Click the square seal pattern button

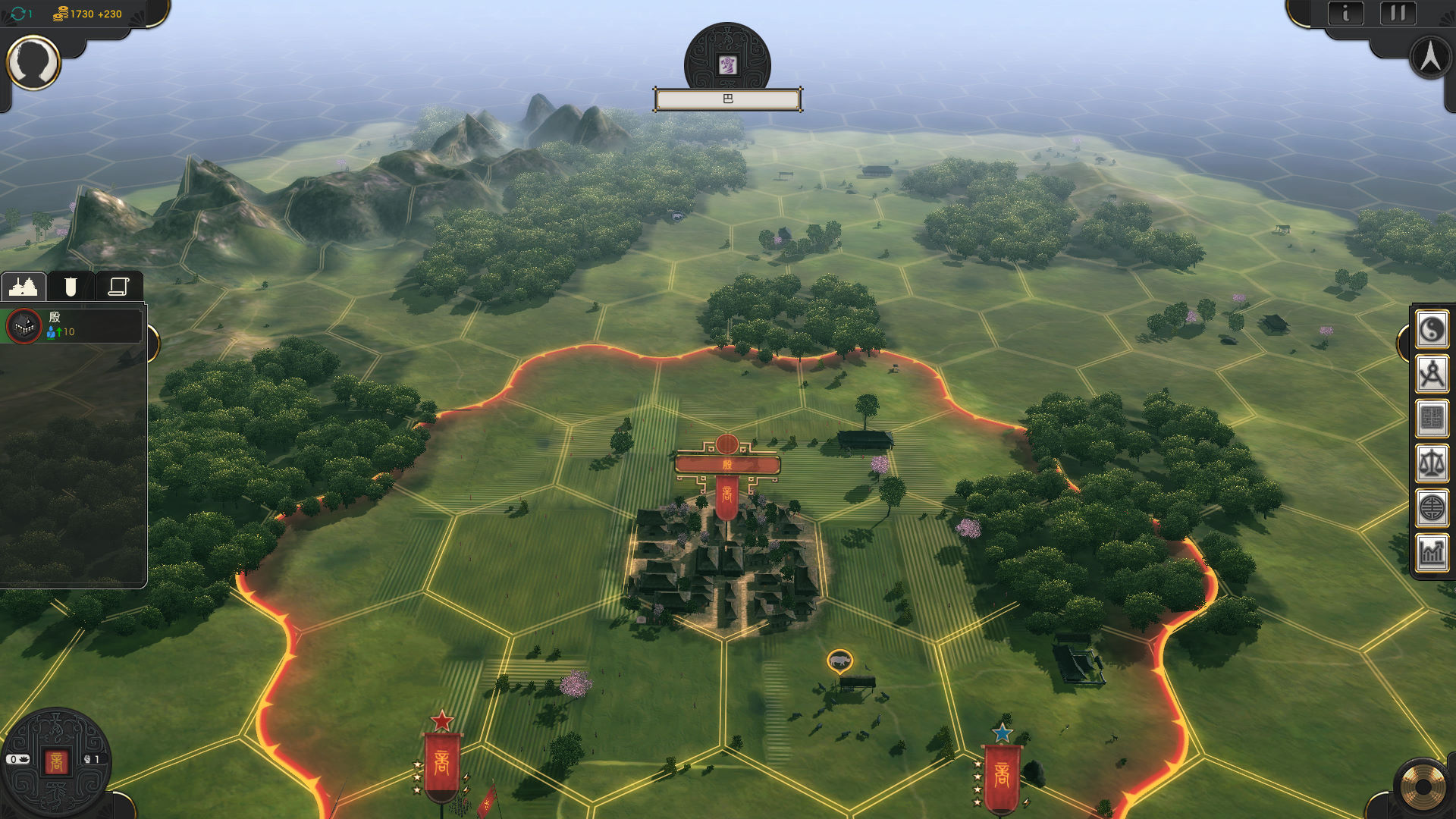[x=1432, y=419]
